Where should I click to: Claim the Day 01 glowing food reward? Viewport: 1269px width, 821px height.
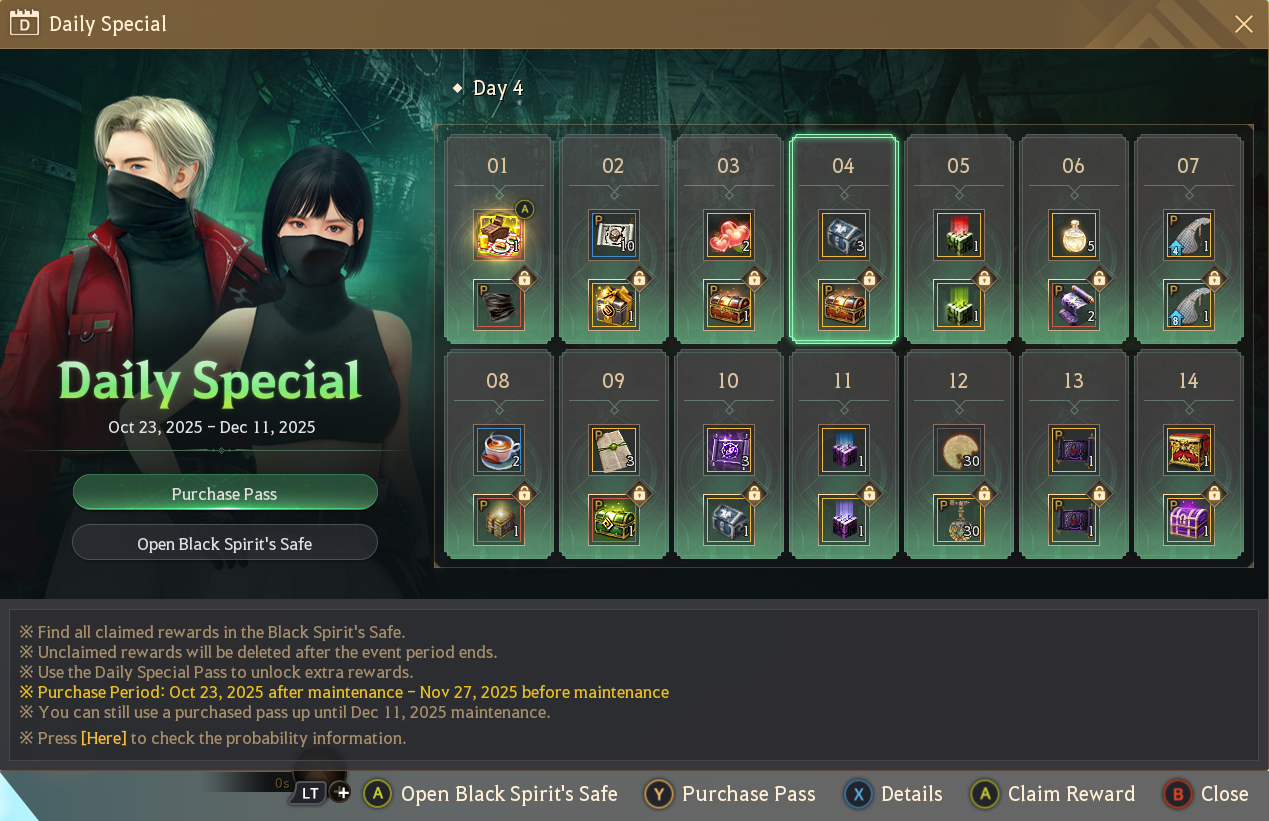click(498, 235)
